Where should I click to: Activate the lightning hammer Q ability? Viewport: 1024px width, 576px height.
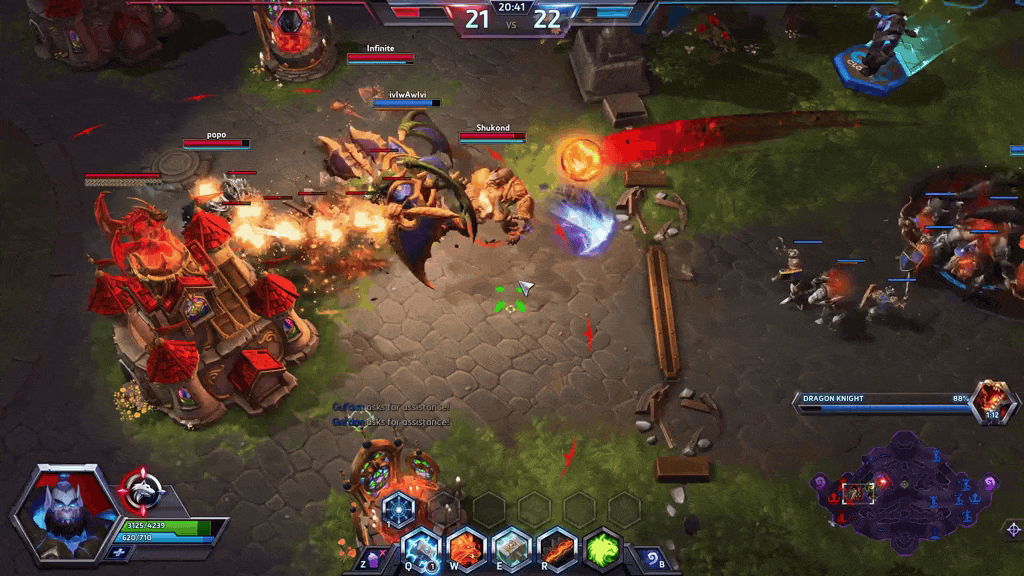[421, 548]
